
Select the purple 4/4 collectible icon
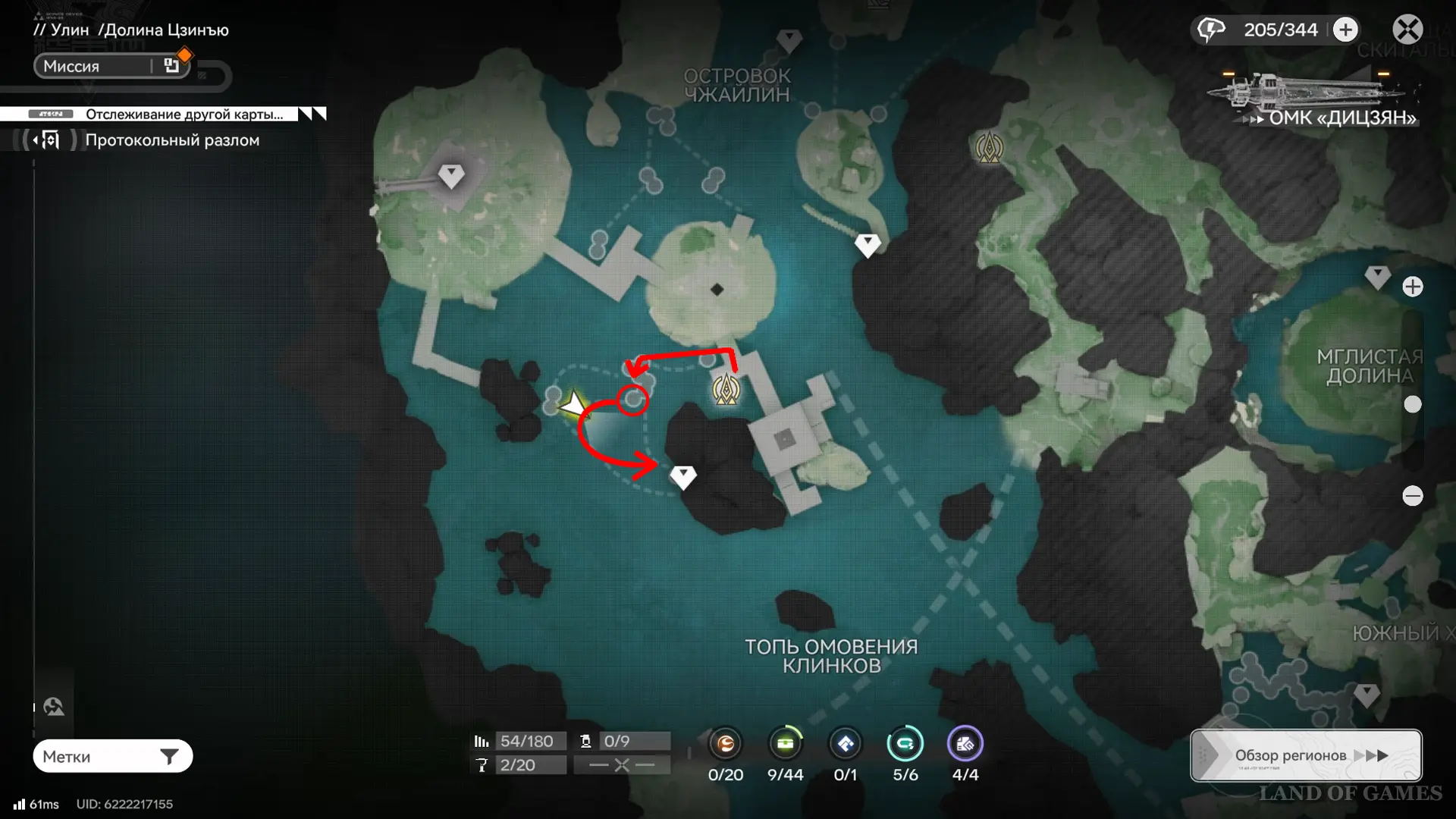click(x=965, y=744)
